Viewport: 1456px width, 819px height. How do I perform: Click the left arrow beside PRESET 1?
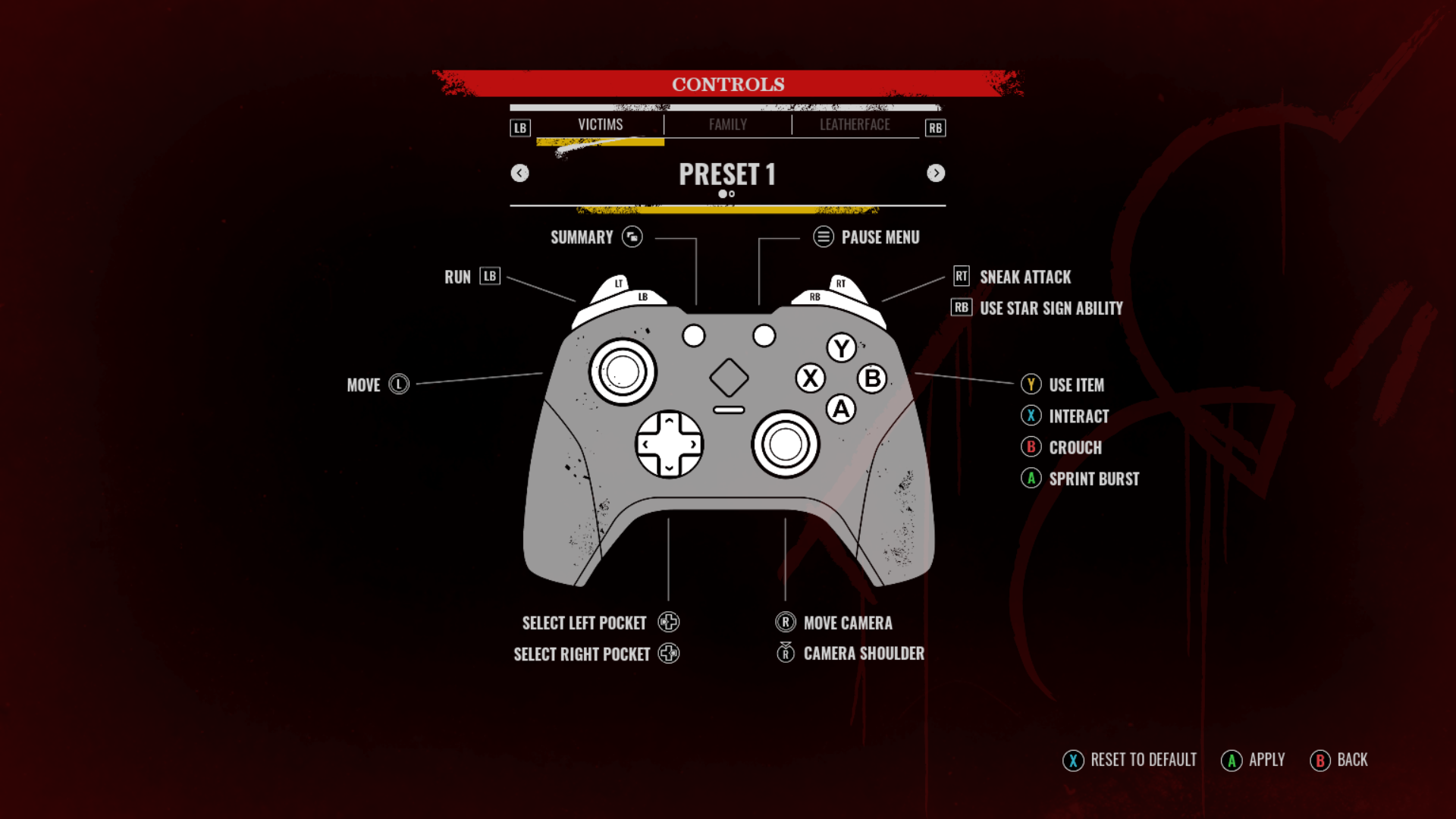[x=520, y=173]
